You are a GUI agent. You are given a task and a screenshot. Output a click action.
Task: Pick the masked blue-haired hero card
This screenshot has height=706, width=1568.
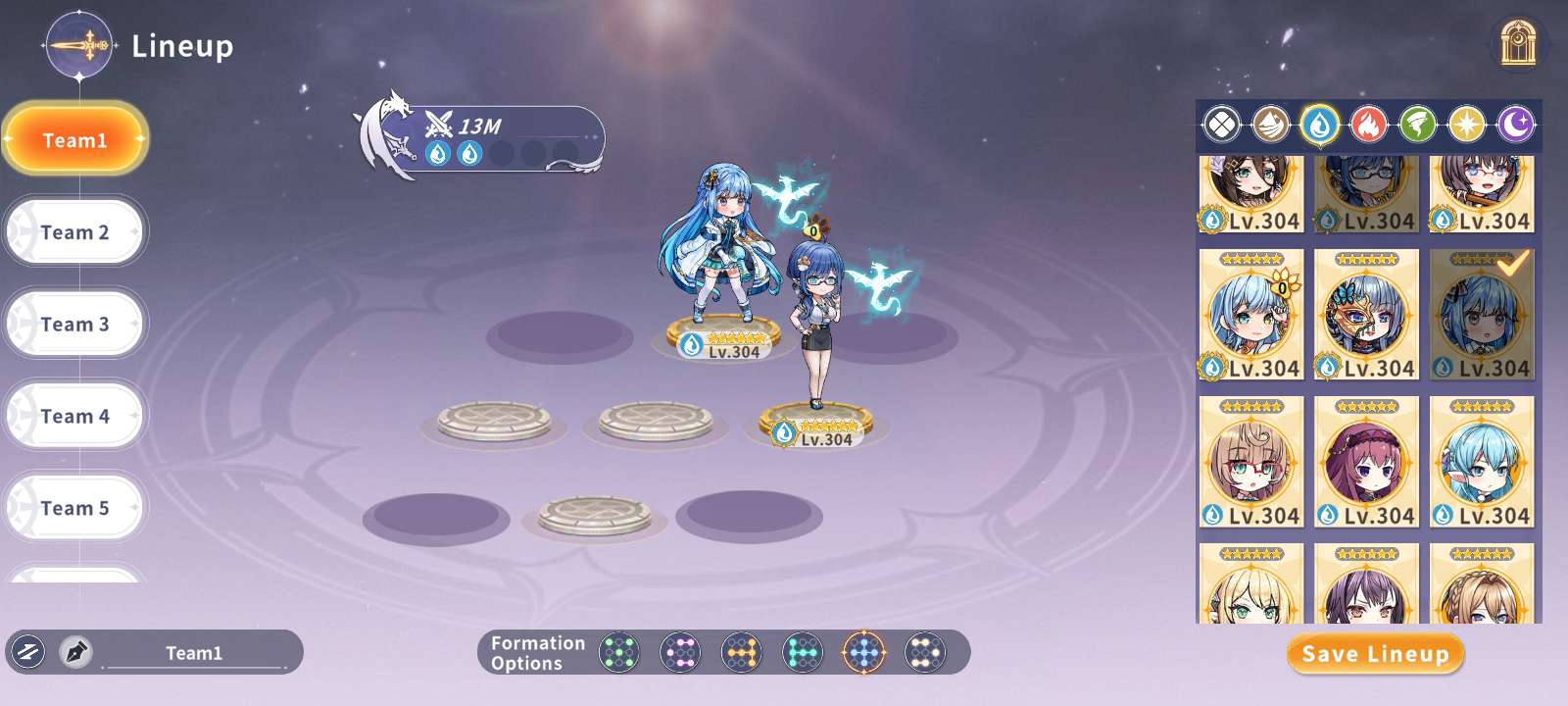1366,315
